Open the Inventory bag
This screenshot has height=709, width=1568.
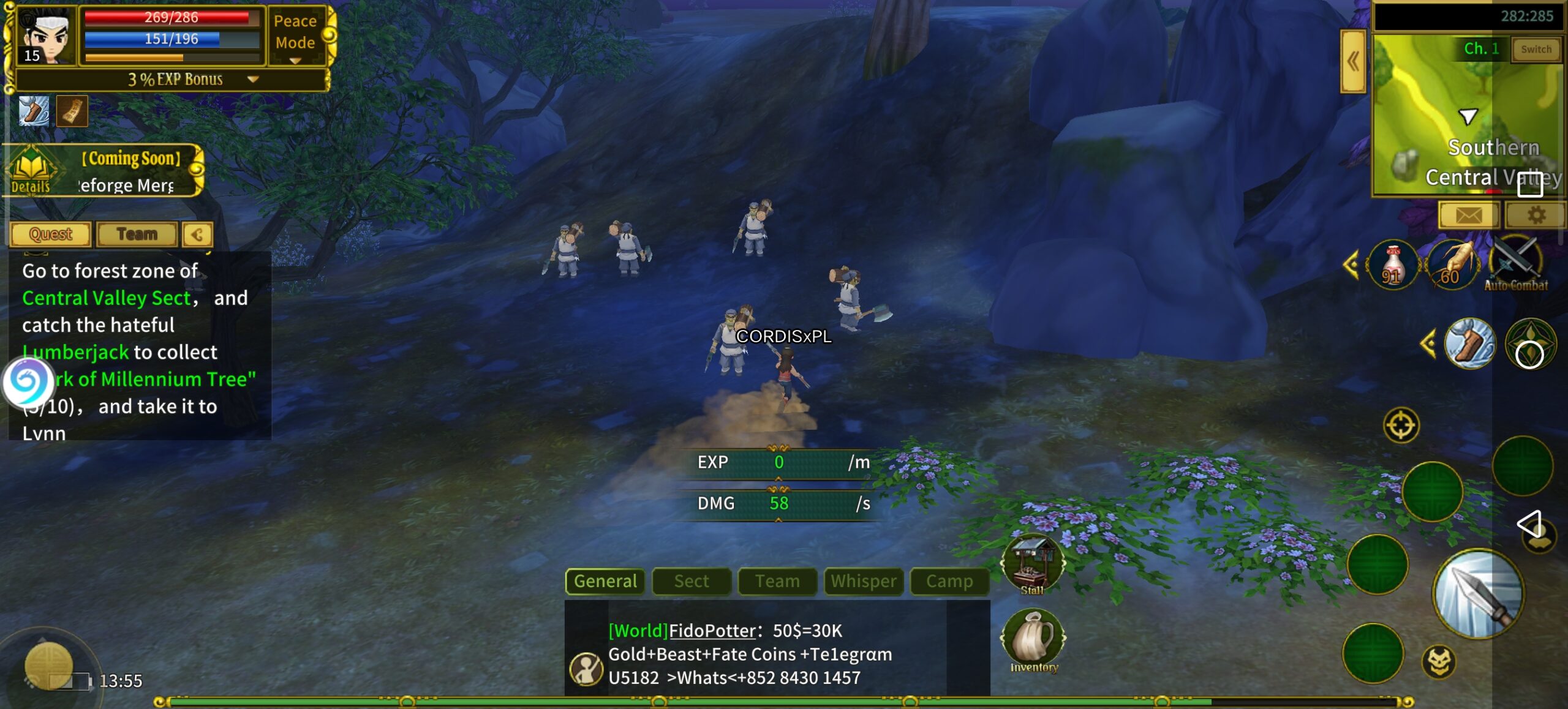pyautogui.click(x=1033, y=640)
